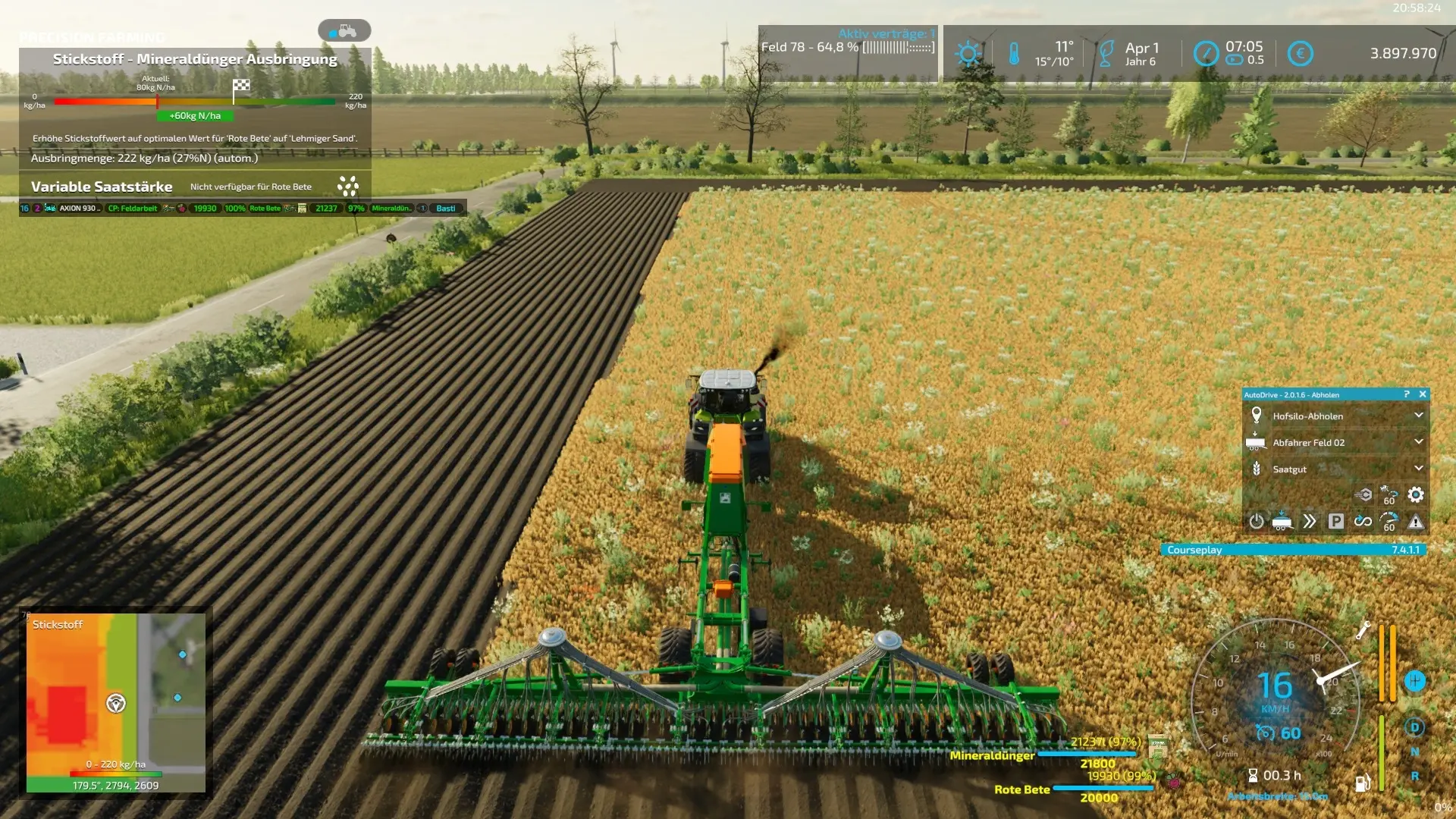Select the double-arrow continue icon in AutoDrive
The height and width of the screenshot is (819, 1456).
tap(1310, 522)
